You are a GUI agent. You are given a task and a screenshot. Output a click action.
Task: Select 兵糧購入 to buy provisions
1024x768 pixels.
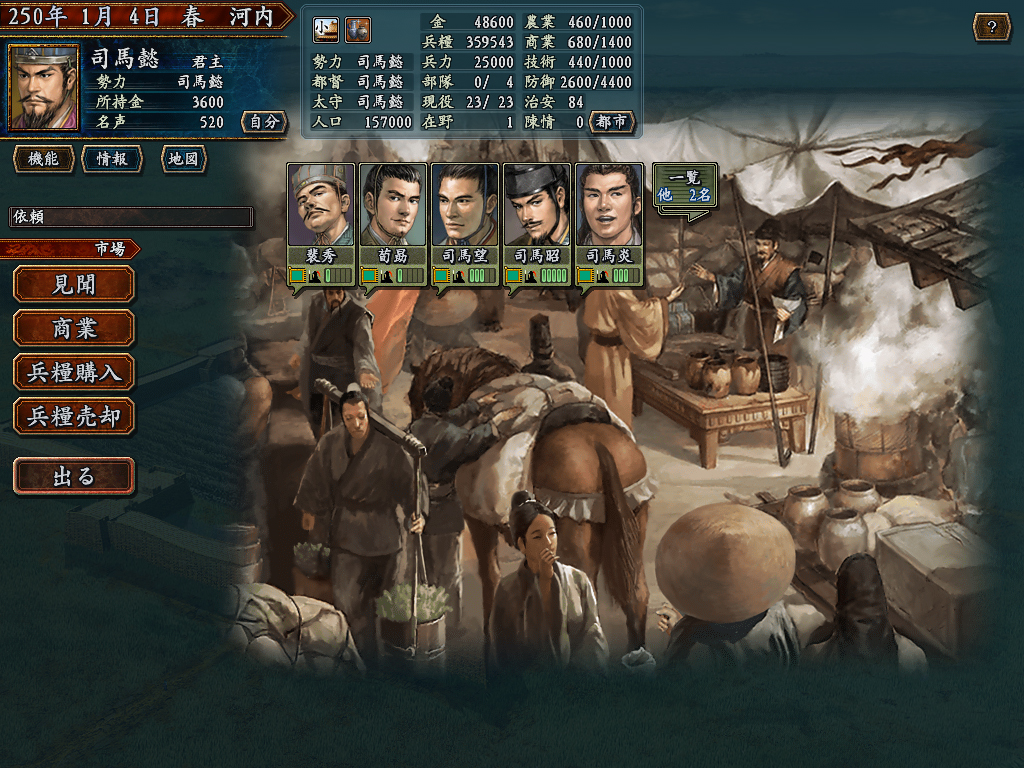74,372
